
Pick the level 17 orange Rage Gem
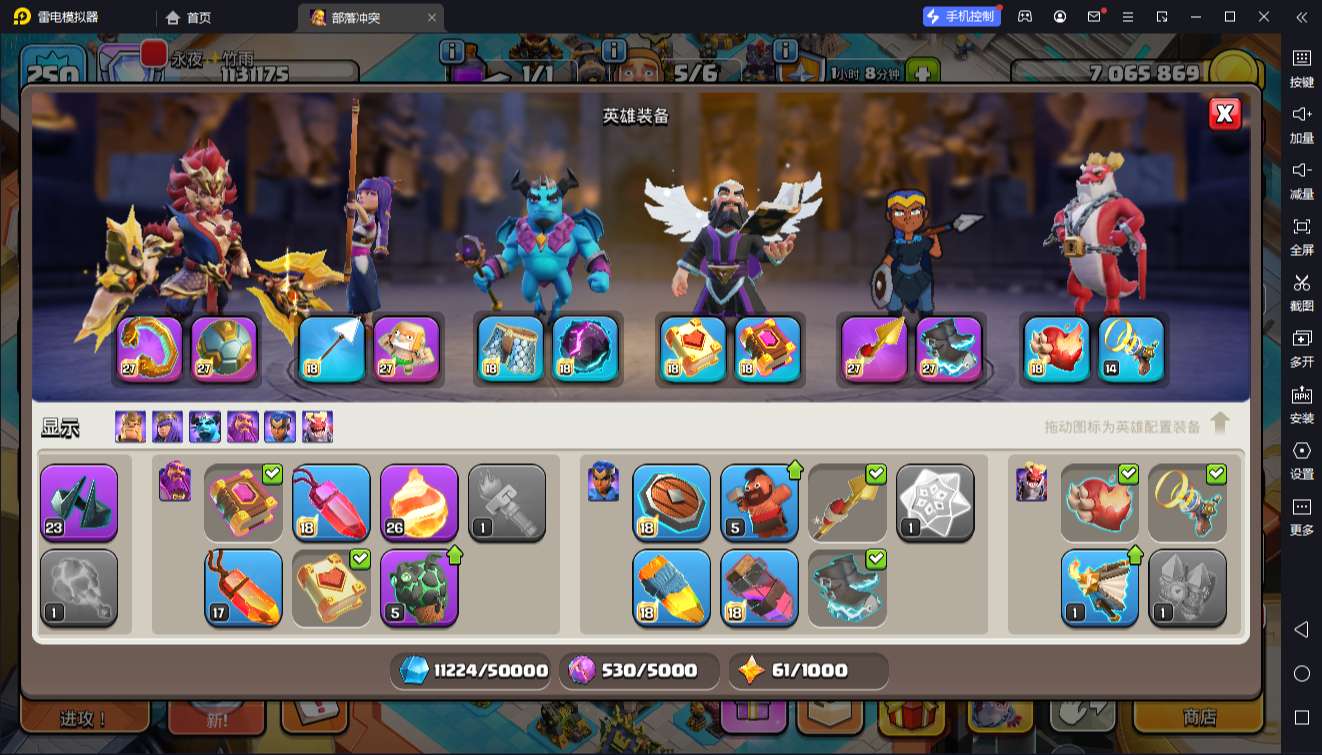pos(243,587)
